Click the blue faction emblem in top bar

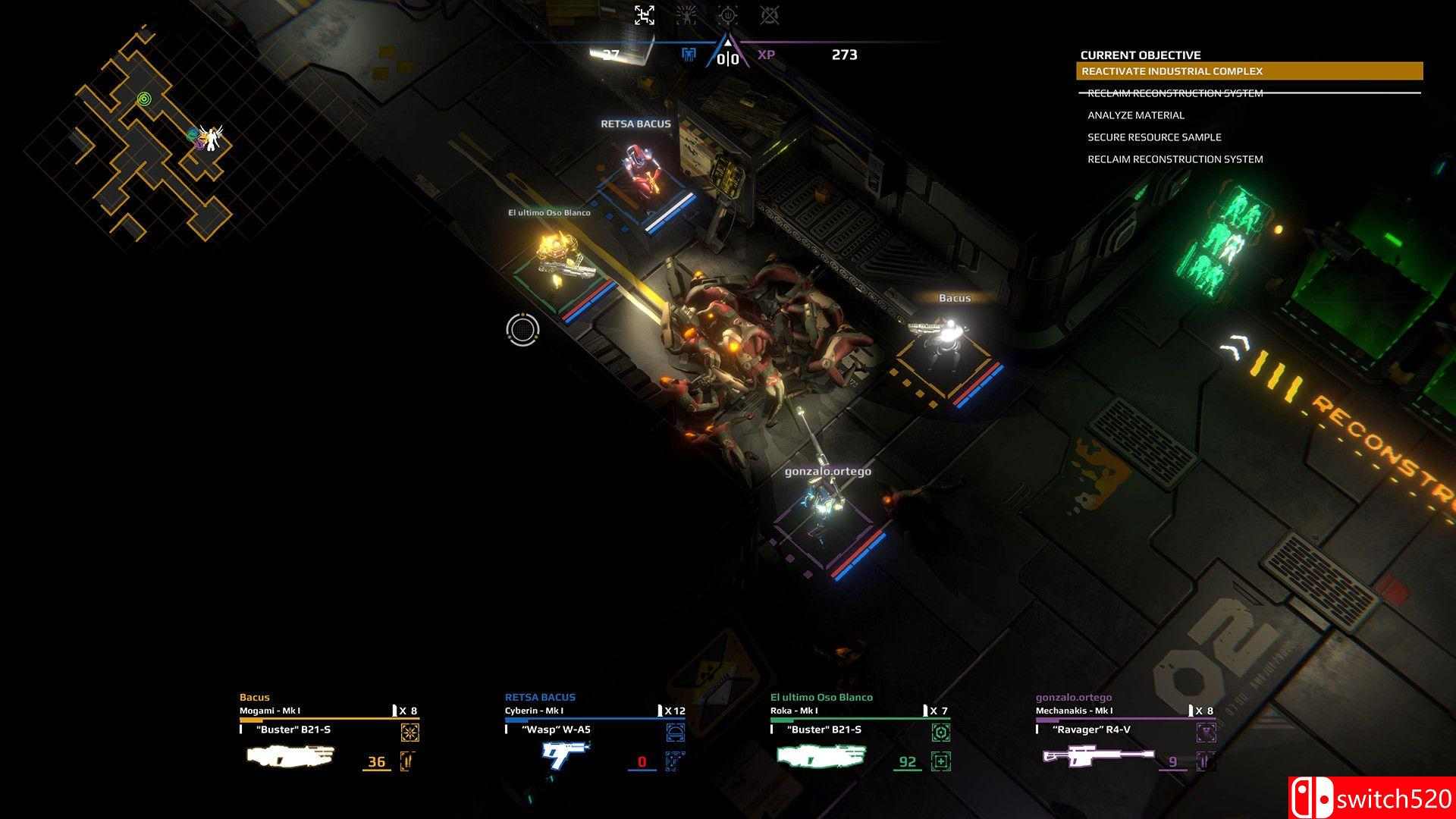click(689, 55)
